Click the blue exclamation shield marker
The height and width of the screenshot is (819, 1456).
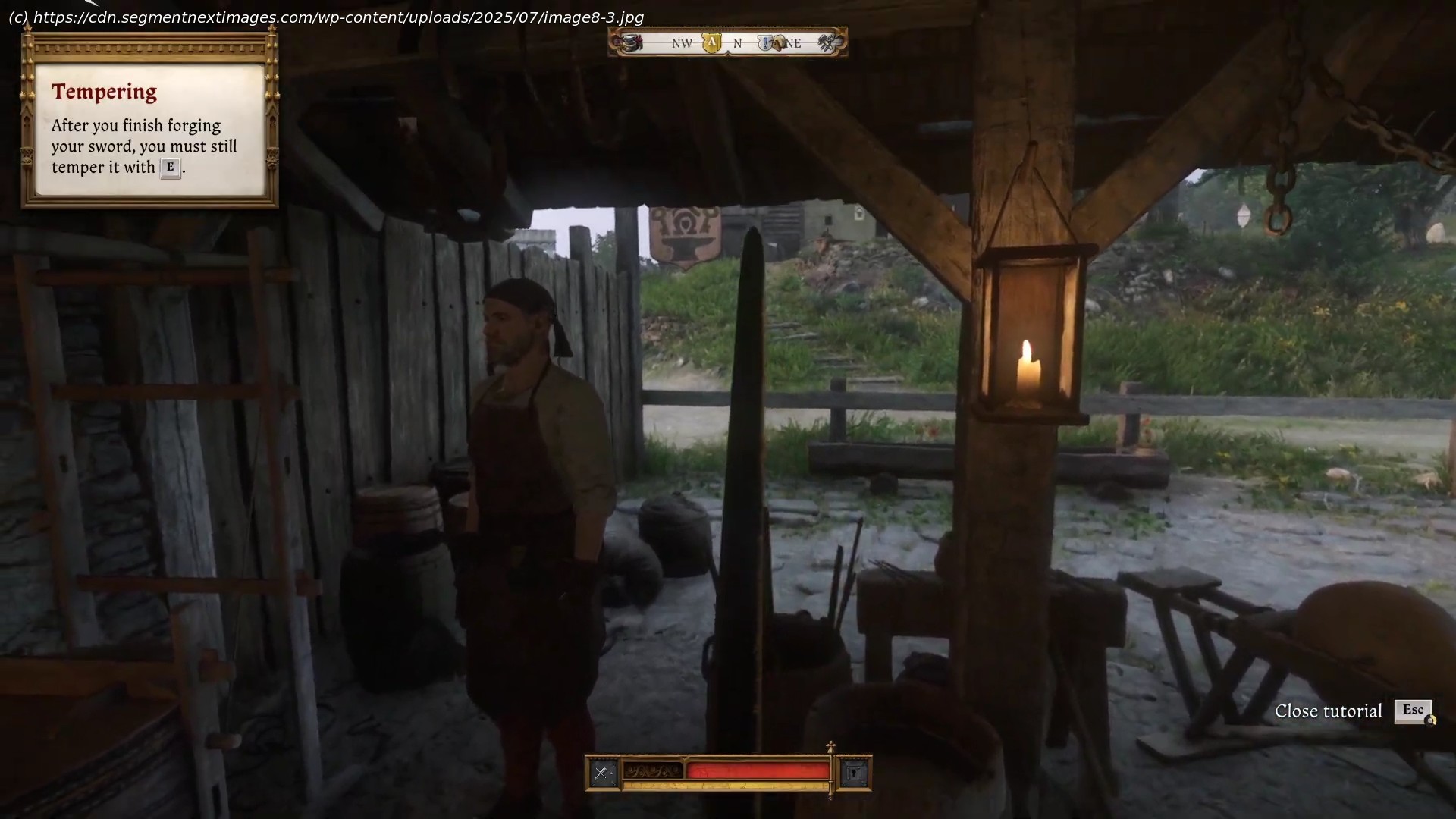point(767,43)
